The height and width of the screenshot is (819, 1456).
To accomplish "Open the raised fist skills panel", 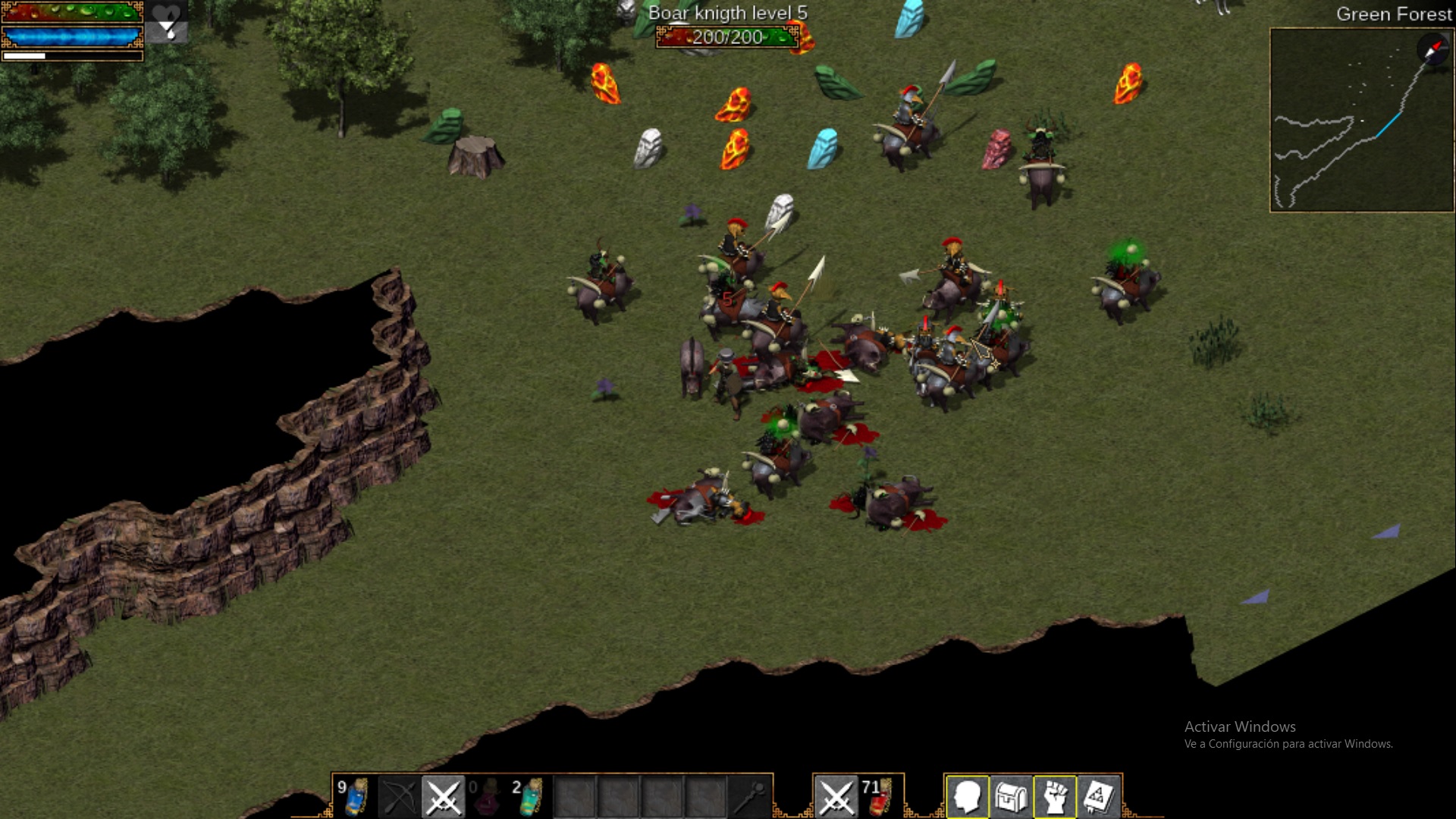I will click(x=1055, y=796).
